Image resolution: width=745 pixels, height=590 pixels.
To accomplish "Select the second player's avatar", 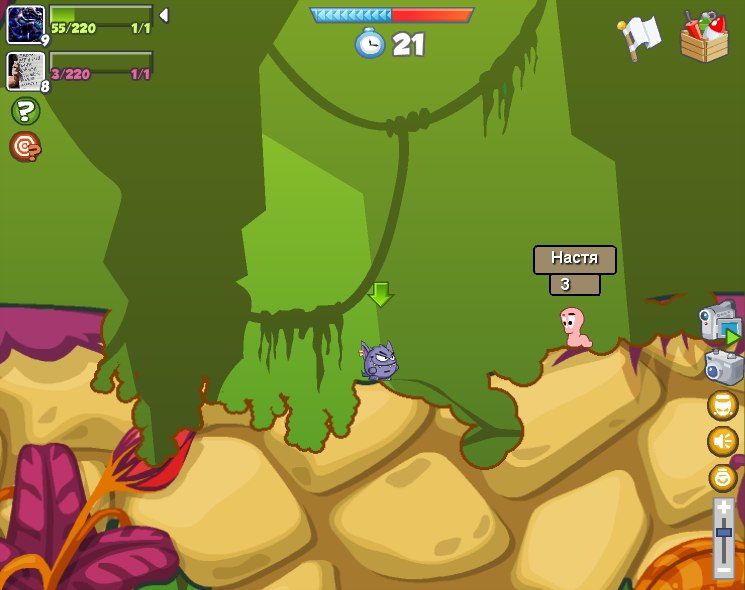I will 23,71.
